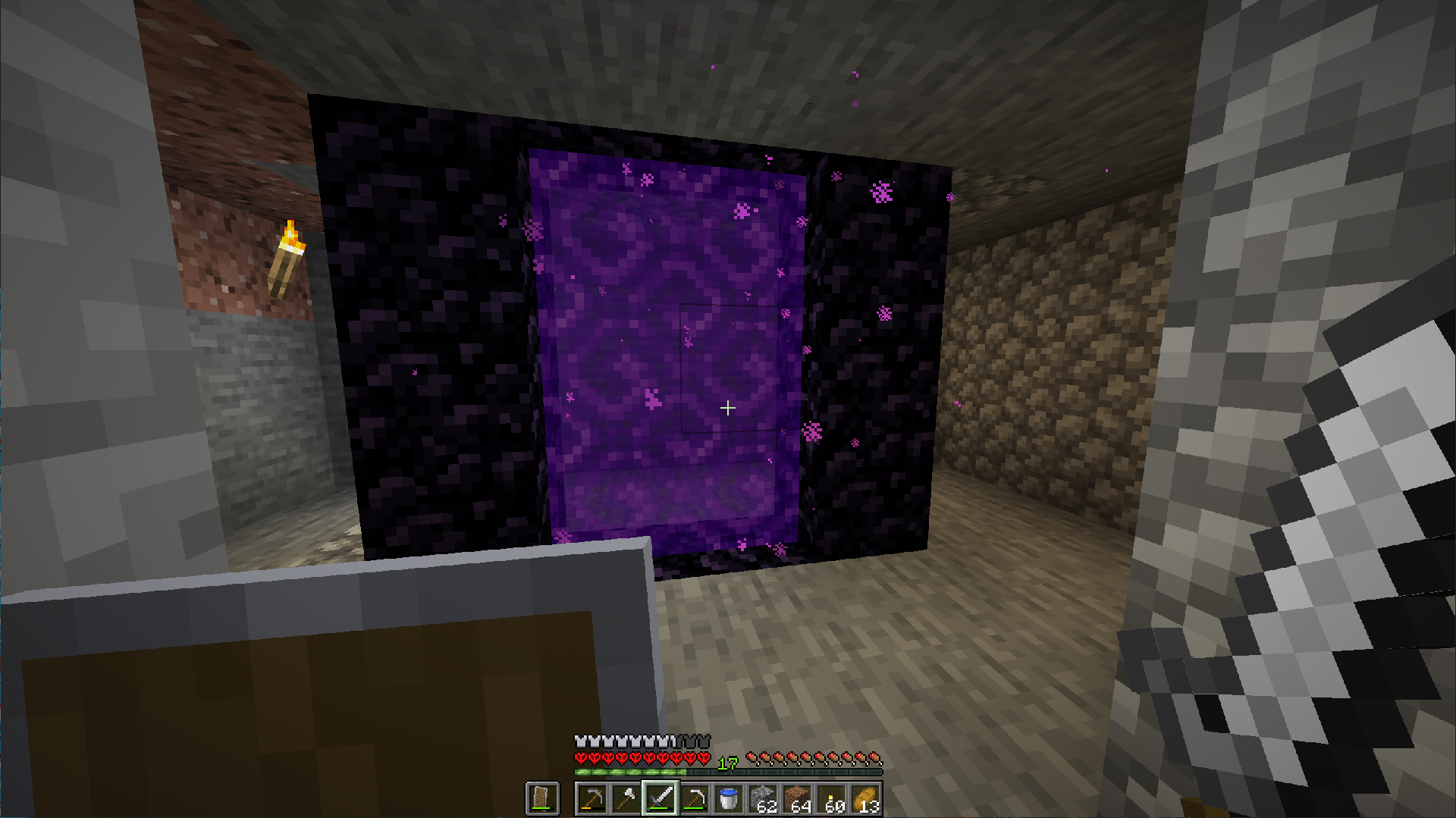
Task: Select the stone axe hotbar slot
Action: click(x=626, y=798)
